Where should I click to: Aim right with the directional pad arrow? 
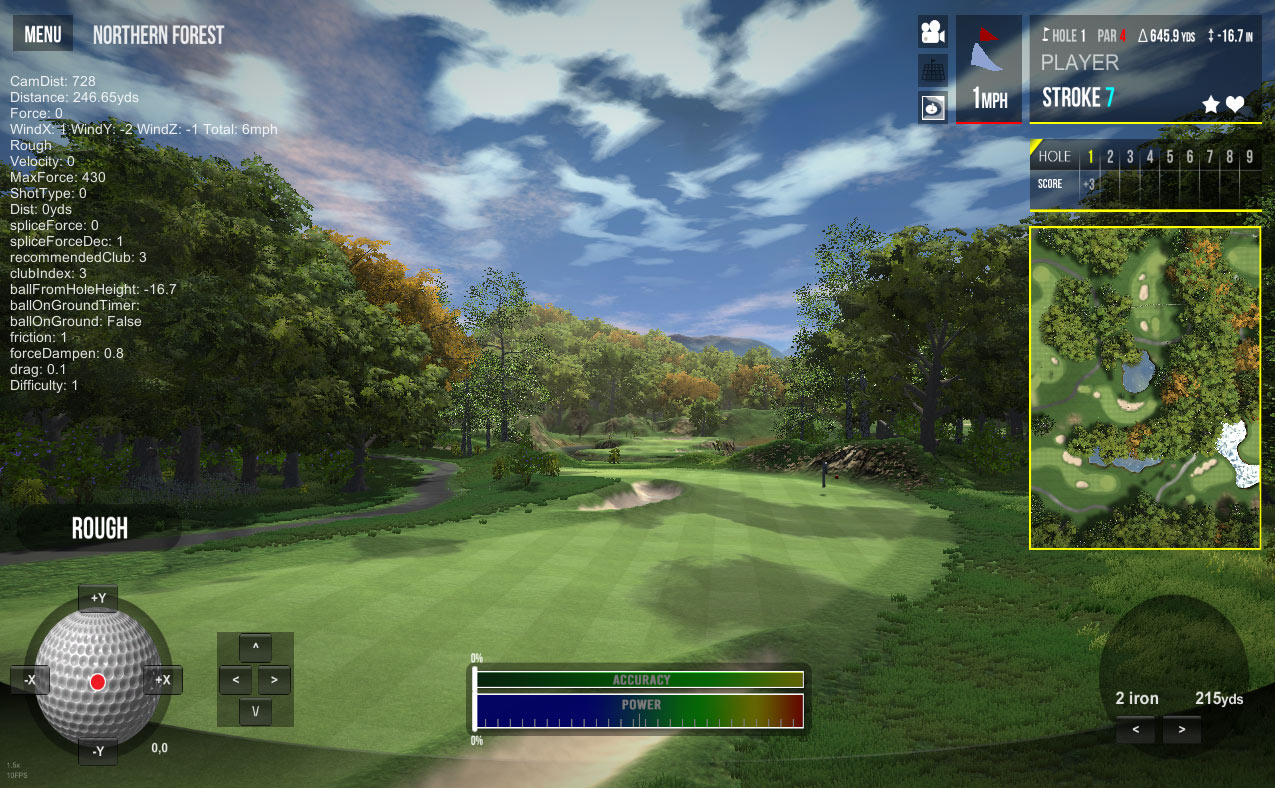tap(274, 680)
